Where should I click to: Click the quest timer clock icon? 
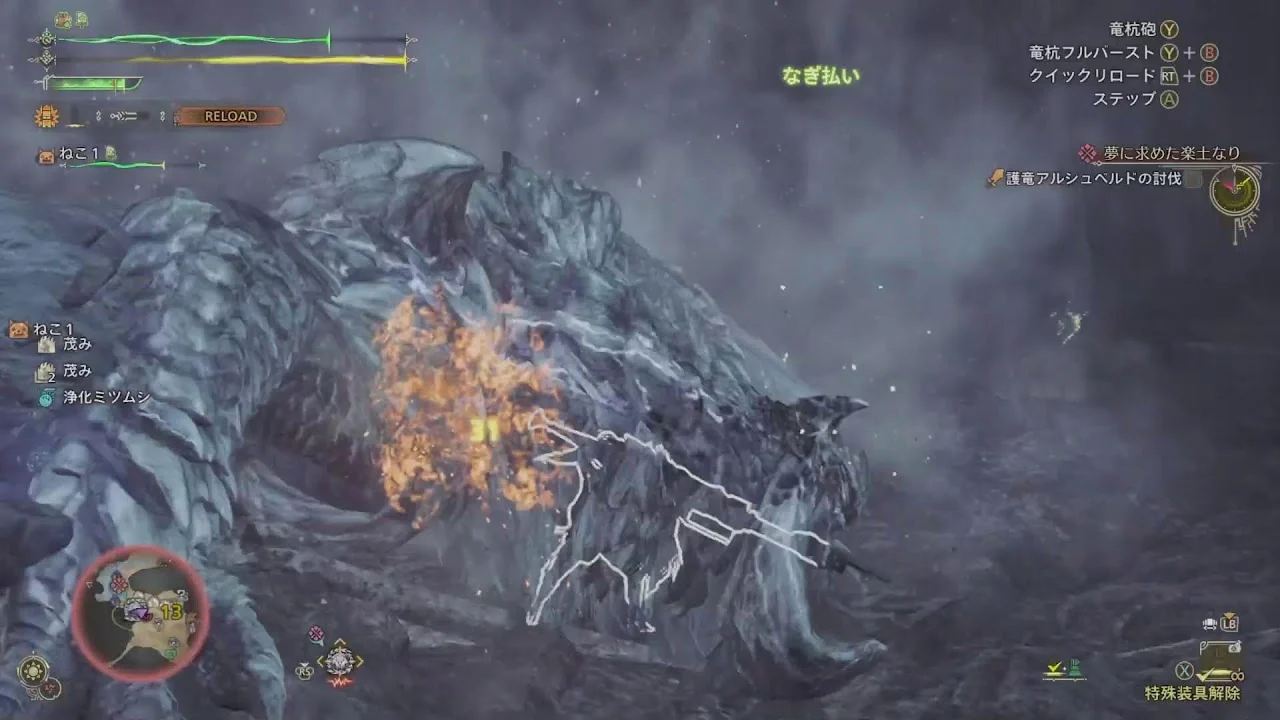(x=1234, y=190)
